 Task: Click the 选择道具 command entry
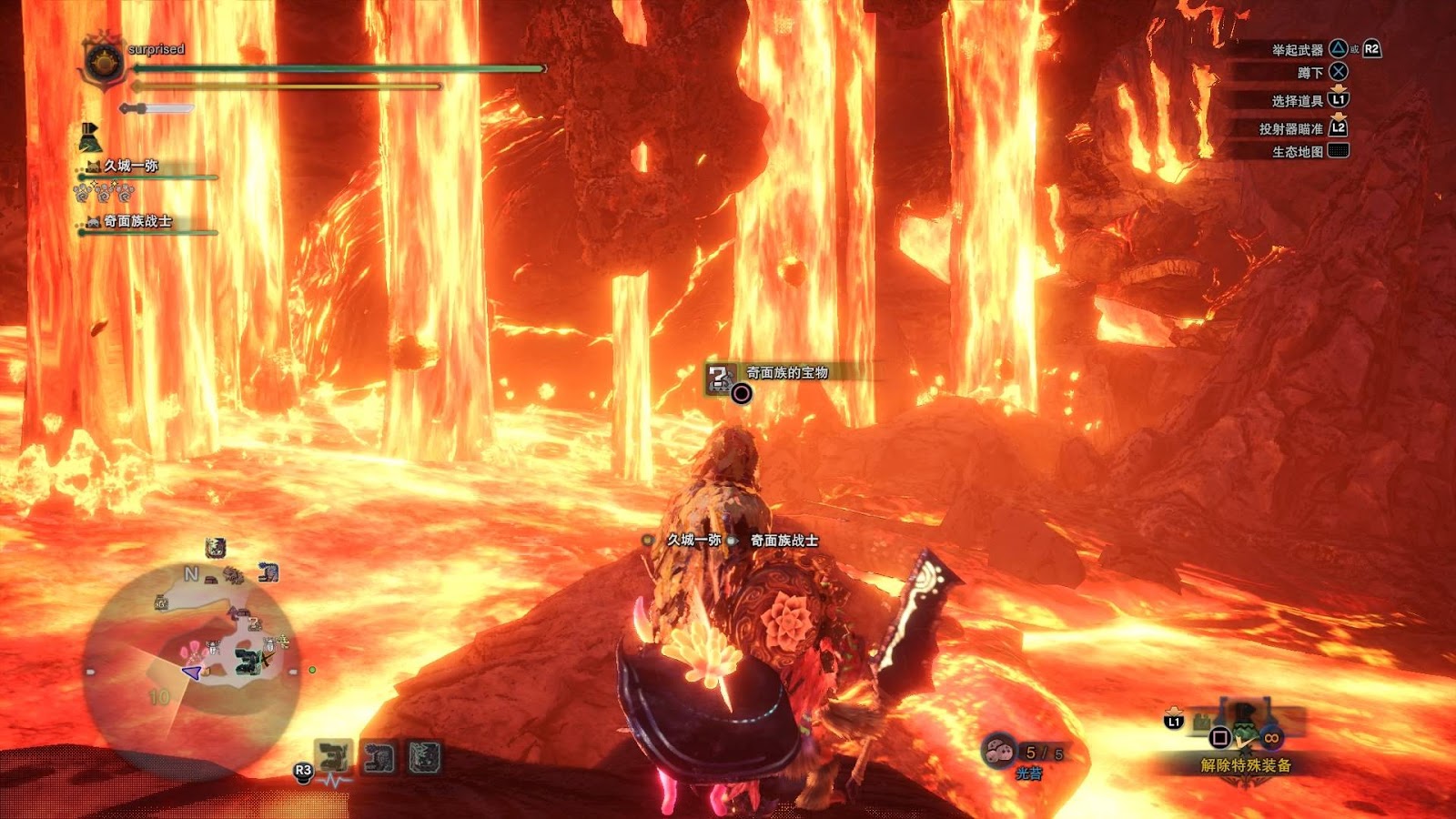pos(1298,101)
